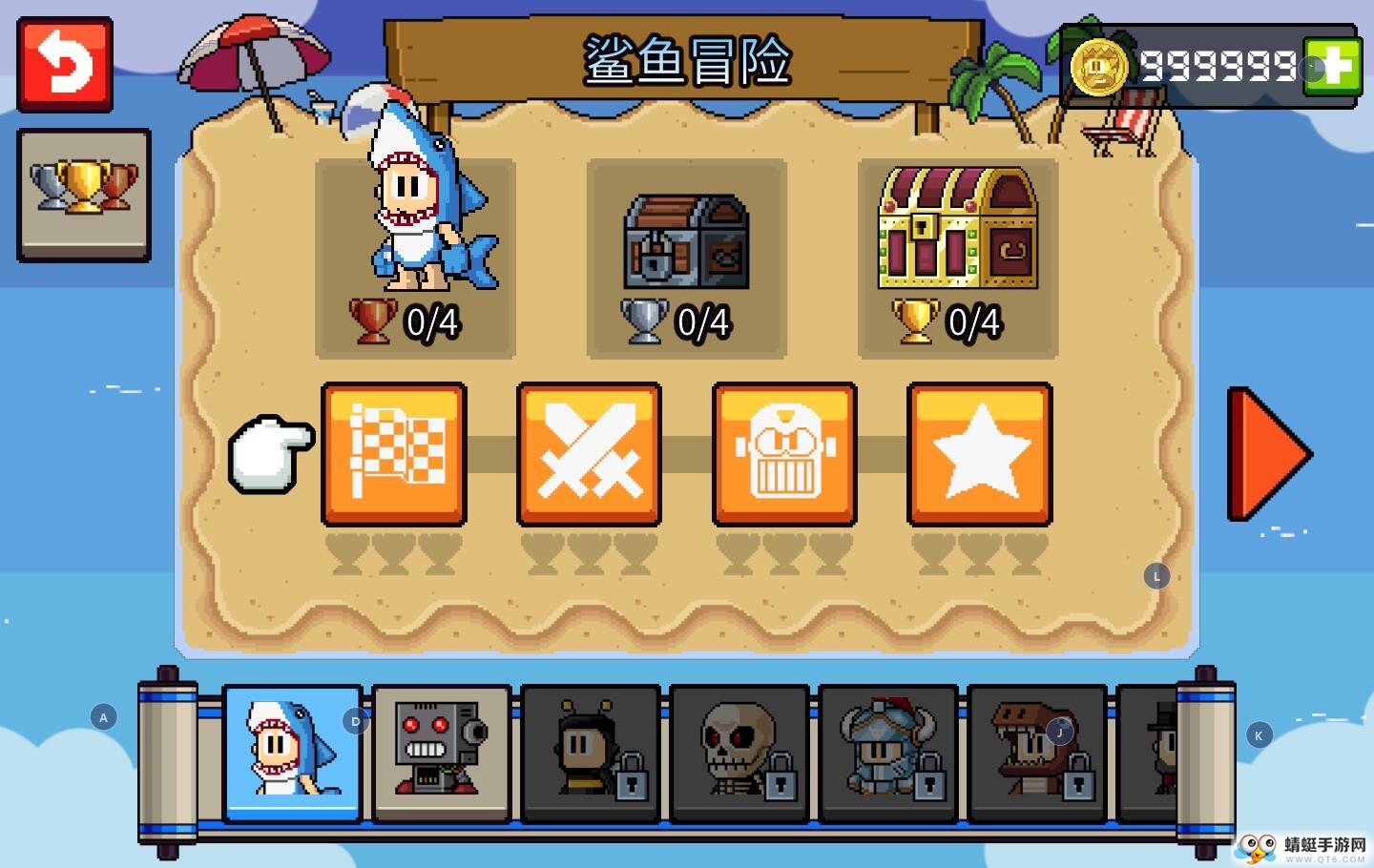Click the pointing hand cursor indicator

click(x=270, y=451)
